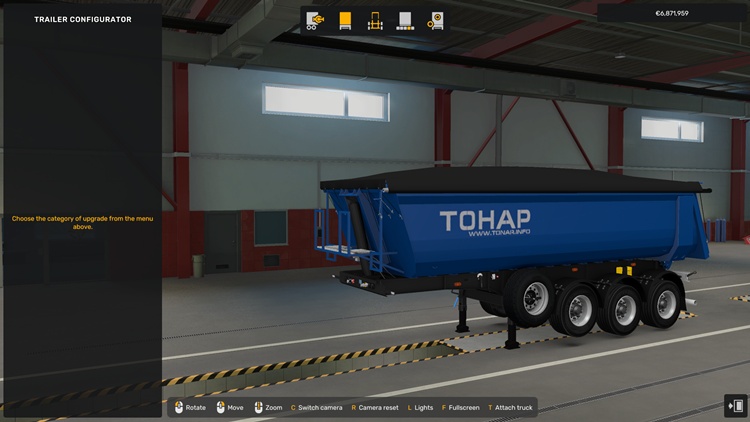Open the grey trailer with marker lights category
The image size is (750, 422).
tap(405, 20)
